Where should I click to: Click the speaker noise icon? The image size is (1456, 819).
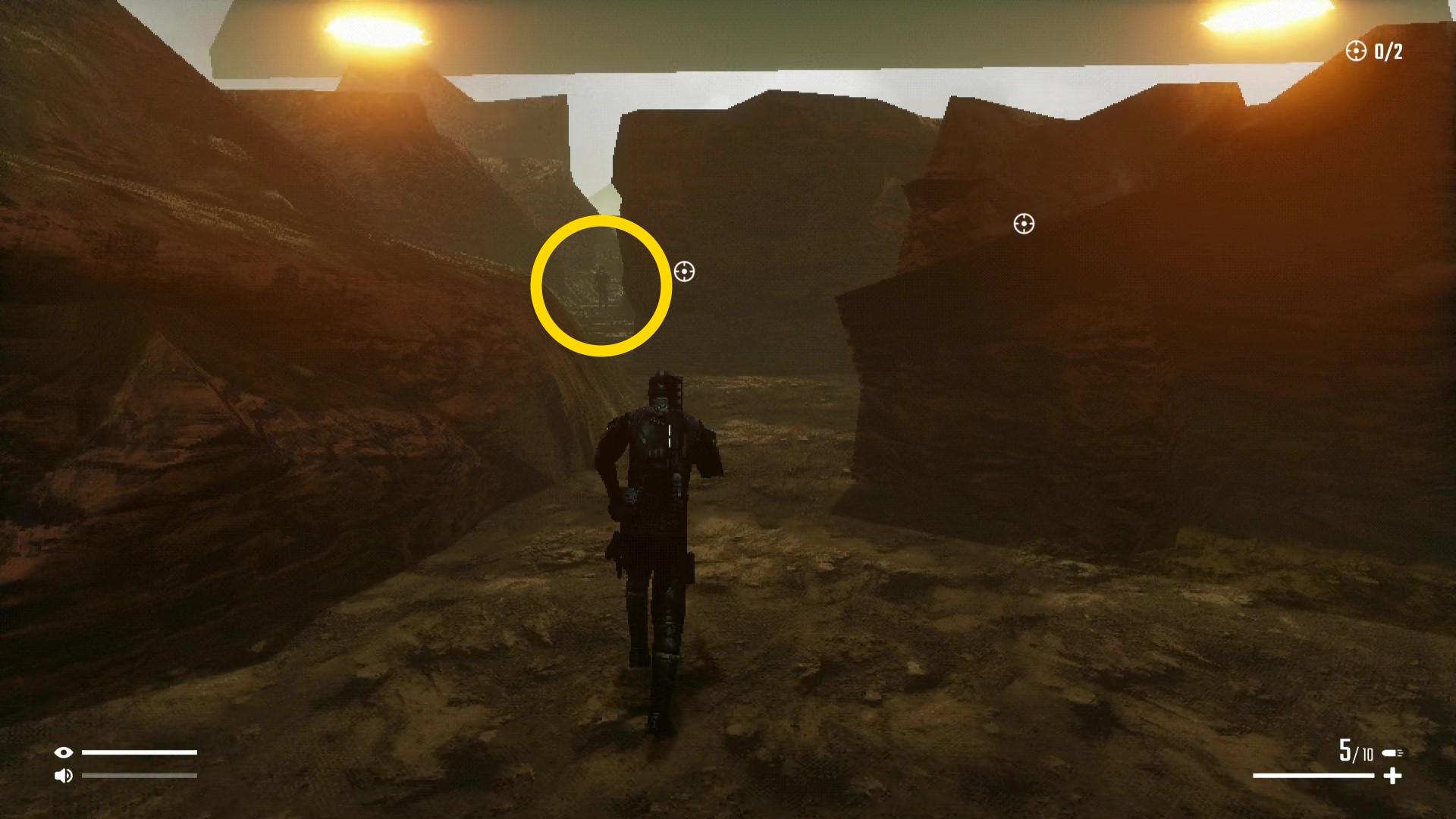click(64, 775)
